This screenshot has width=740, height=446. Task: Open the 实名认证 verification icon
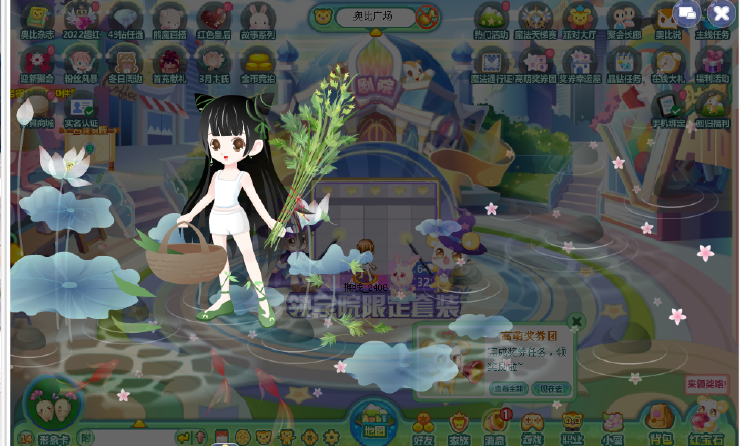pyautogui.click(x=81, y=108)
